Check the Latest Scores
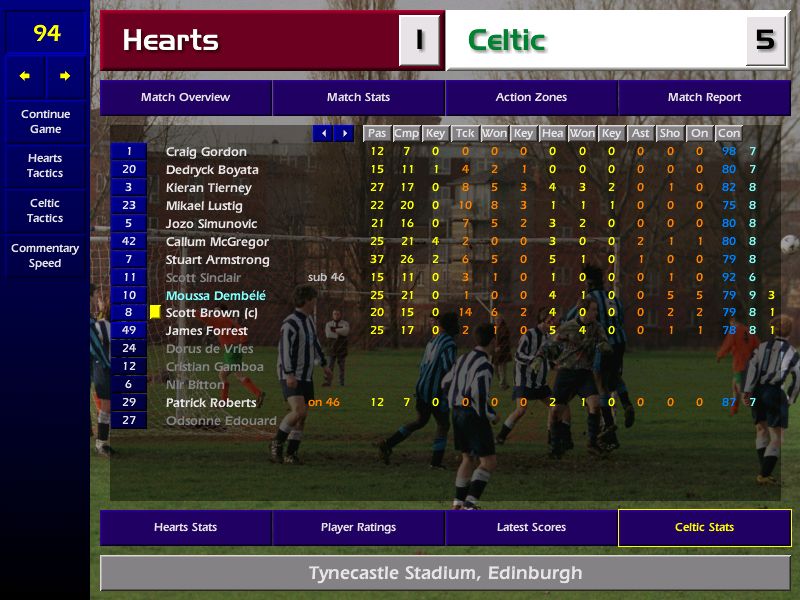 coord(531,528)
